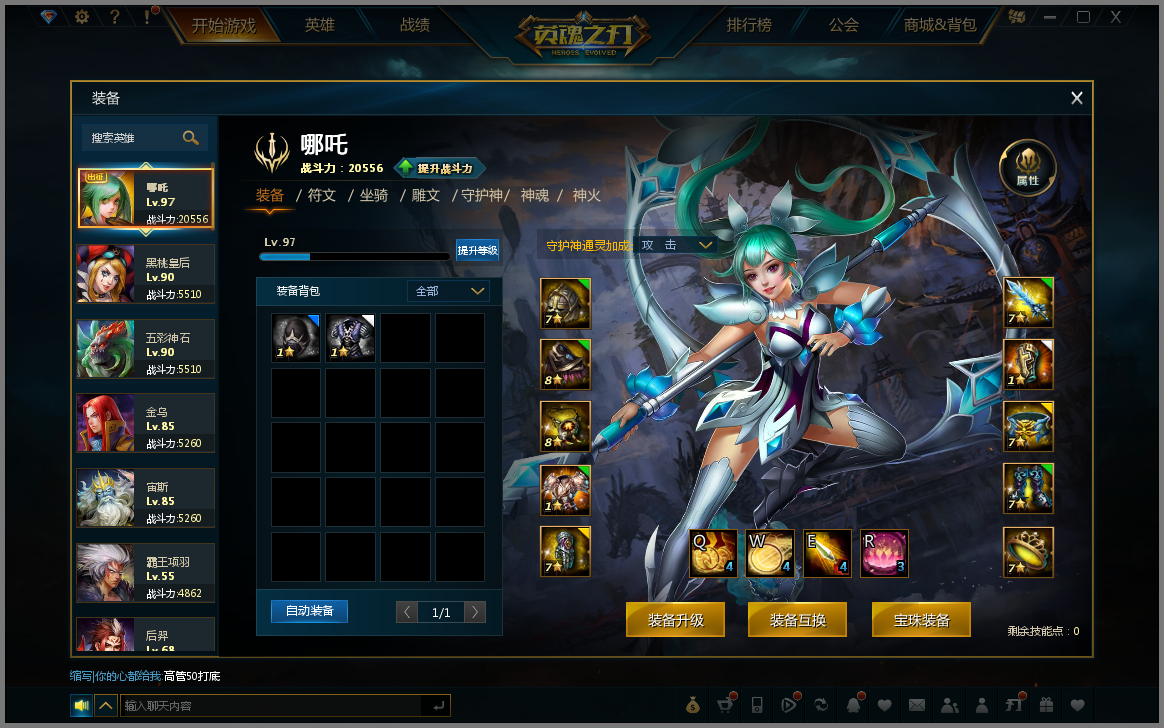Click the 装备互换 equipment swap button

pyautogui.click(x=798, y=620)
